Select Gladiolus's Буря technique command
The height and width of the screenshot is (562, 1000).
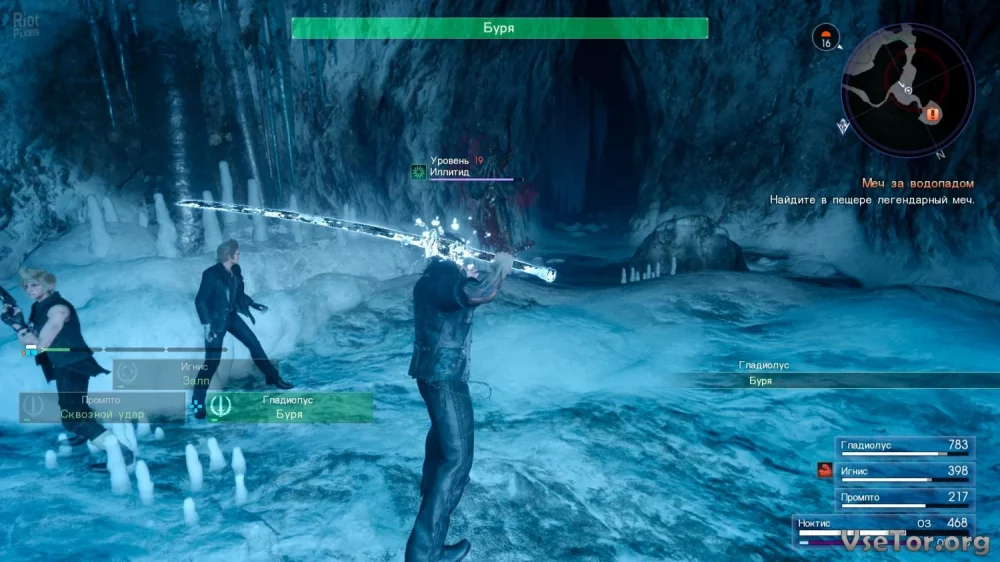[x=288, y=407]
